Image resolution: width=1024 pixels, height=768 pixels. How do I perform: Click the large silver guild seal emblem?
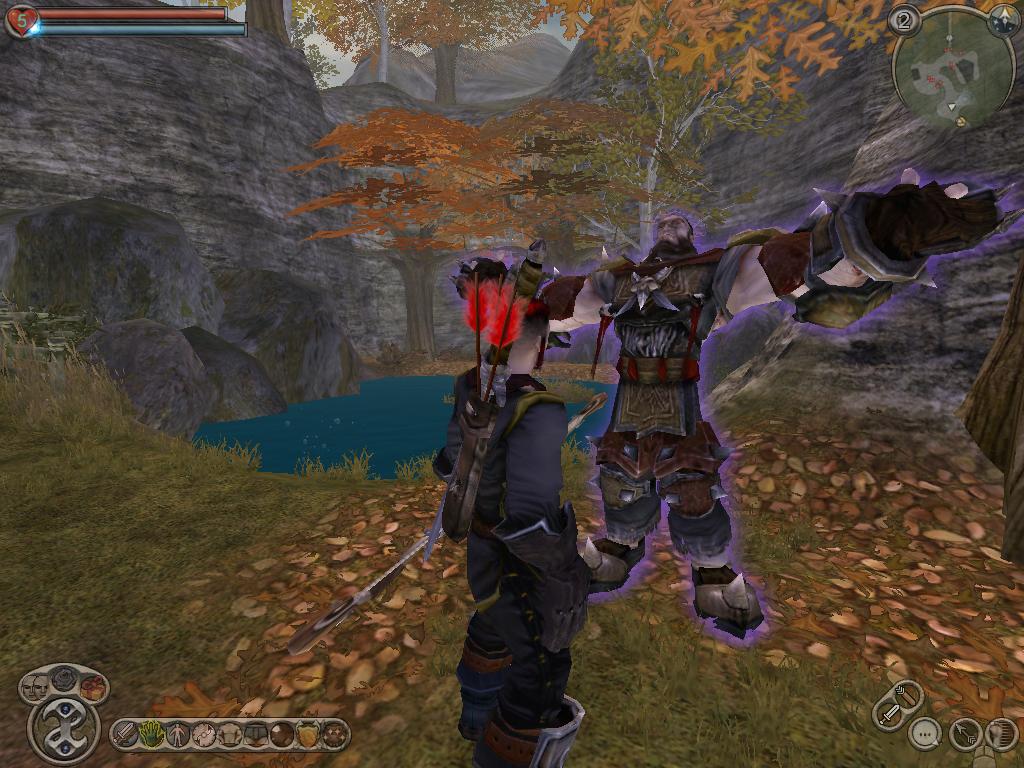pyautogui.click(x=64, y=730)
